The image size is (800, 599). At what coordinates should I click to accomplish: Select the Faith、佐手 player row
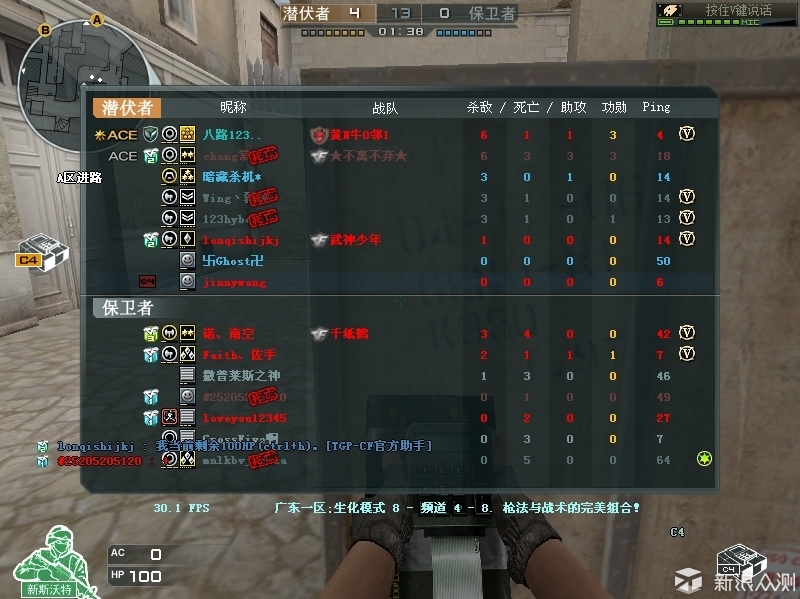[x=238, y=355]
